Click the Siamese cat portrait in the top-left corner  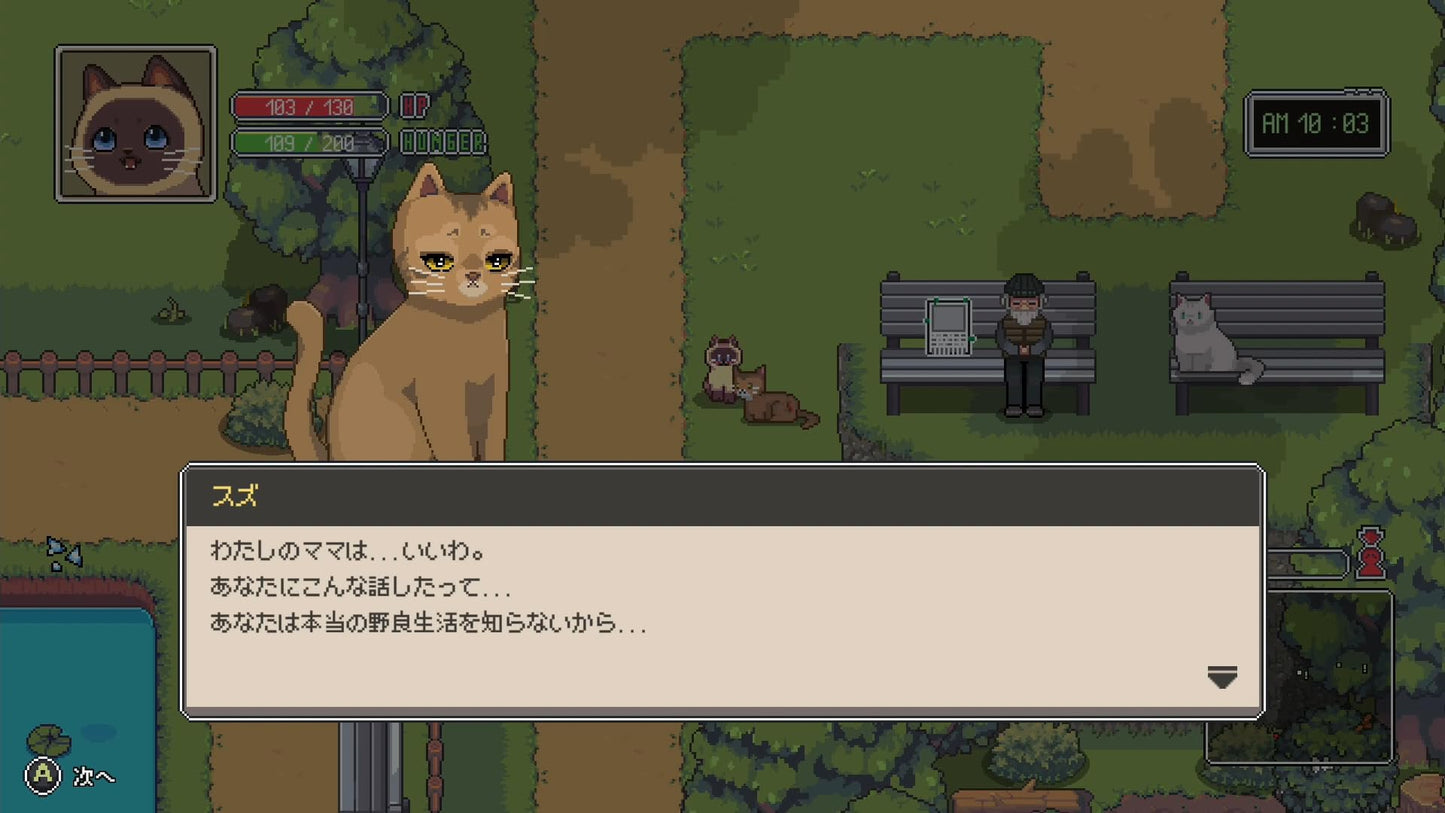tap(134, 122)
